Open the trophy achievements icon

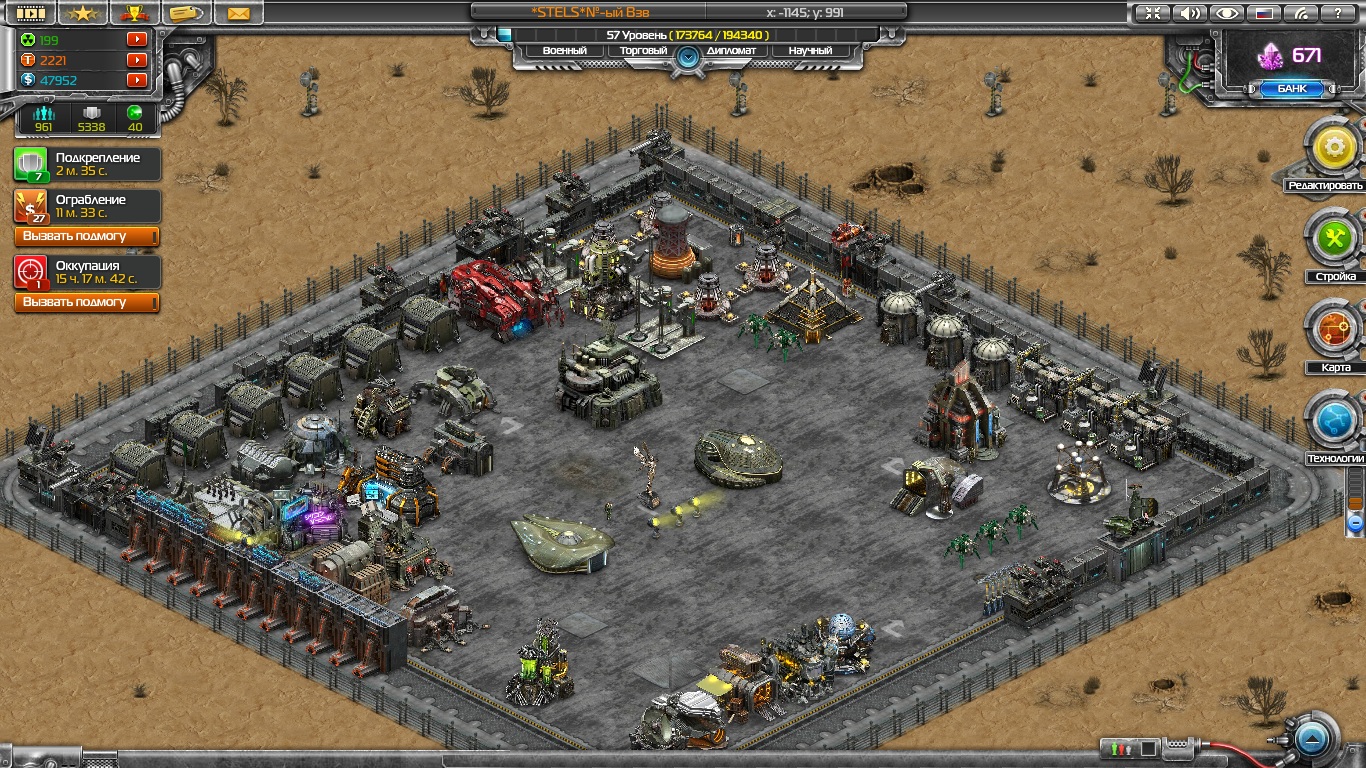tap(133, 13)
